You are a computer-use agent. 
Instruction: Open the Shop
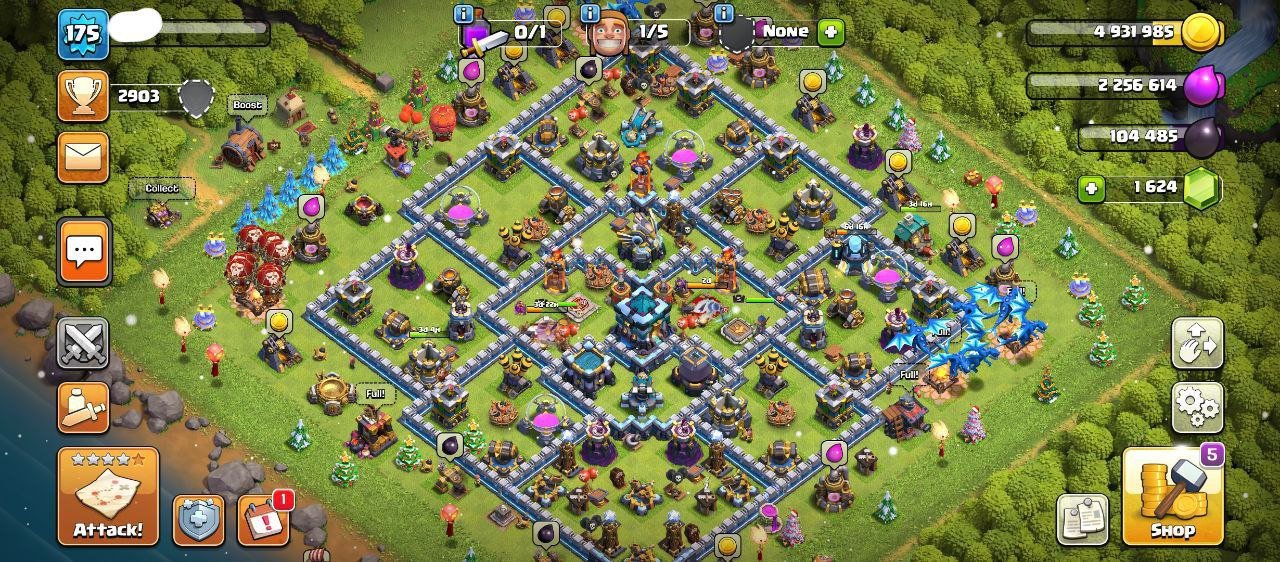tap(1173, 497)
